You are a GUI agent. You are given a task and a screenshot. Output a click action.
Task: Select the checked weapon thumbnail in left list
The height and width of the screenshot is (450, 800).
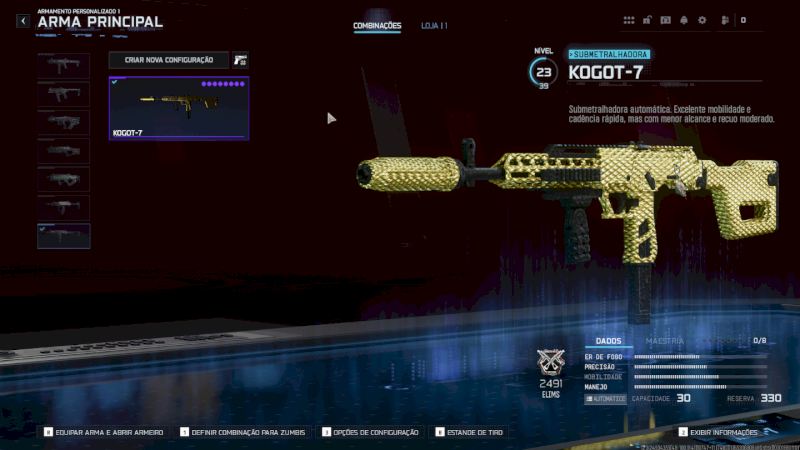pyautogui.click(x=64, y=236)
